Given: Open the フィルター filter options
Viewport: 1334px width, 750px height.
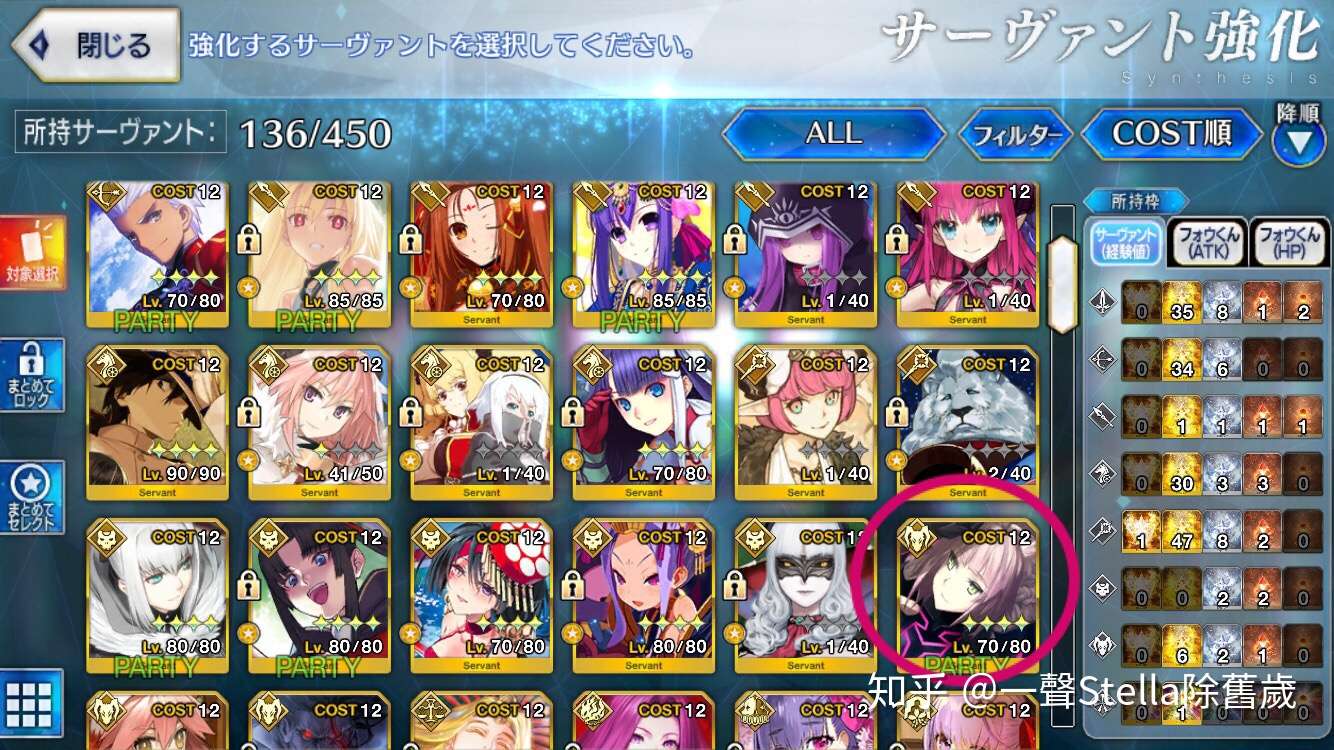Looking at the screenshot, I should coord(1016,133).
